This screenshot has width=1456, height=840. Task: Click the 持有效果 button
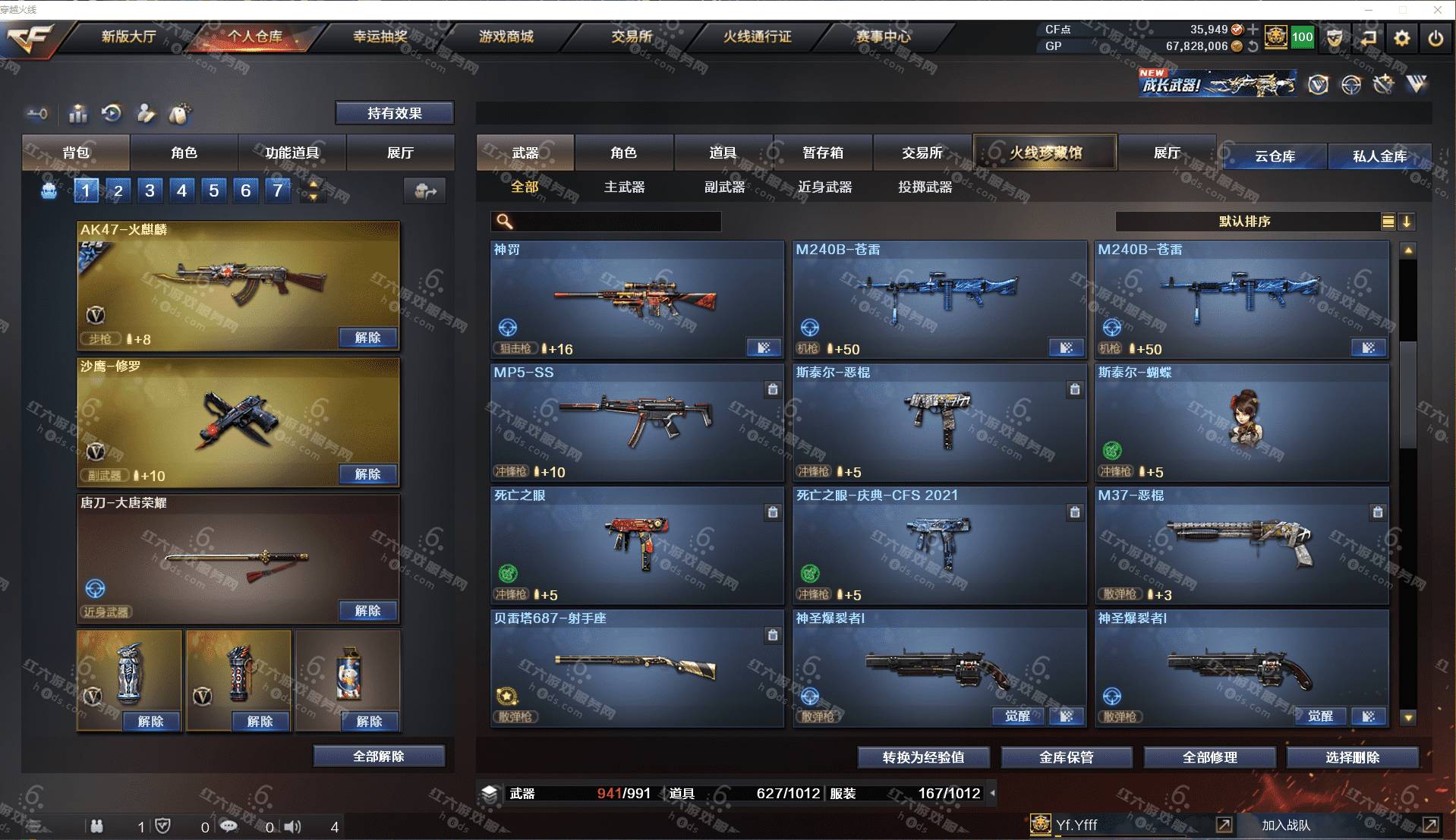coord(394,113)
